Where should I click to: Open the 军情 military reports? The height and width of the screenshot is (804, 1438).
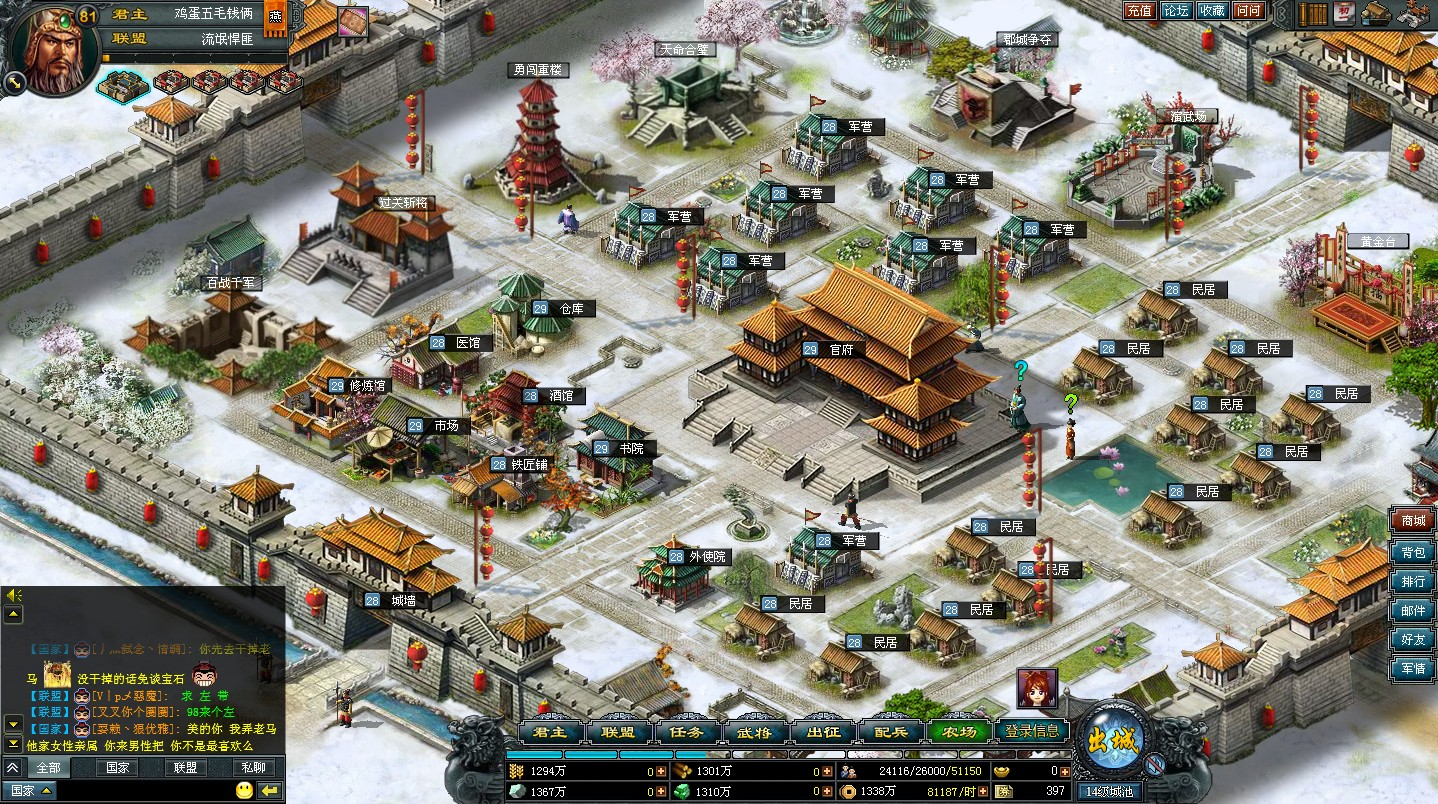pos(1413,668)
